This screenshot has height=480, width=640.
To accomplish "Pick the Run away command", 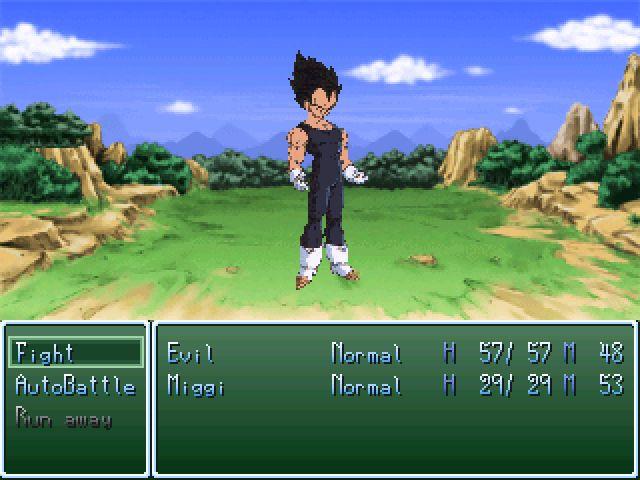I will pos(64,418).
